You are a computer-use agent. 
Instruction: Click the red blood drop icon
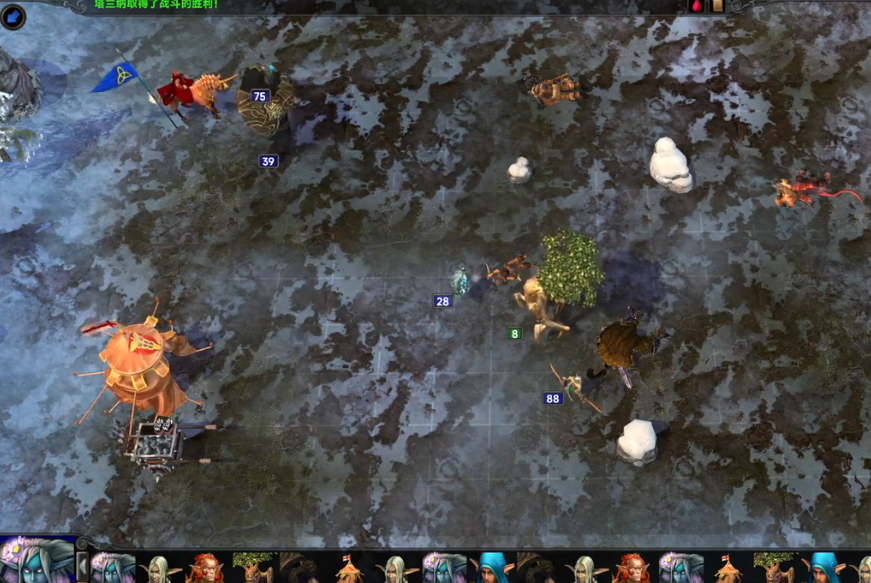pyautogui.click(x=697, y=6)
